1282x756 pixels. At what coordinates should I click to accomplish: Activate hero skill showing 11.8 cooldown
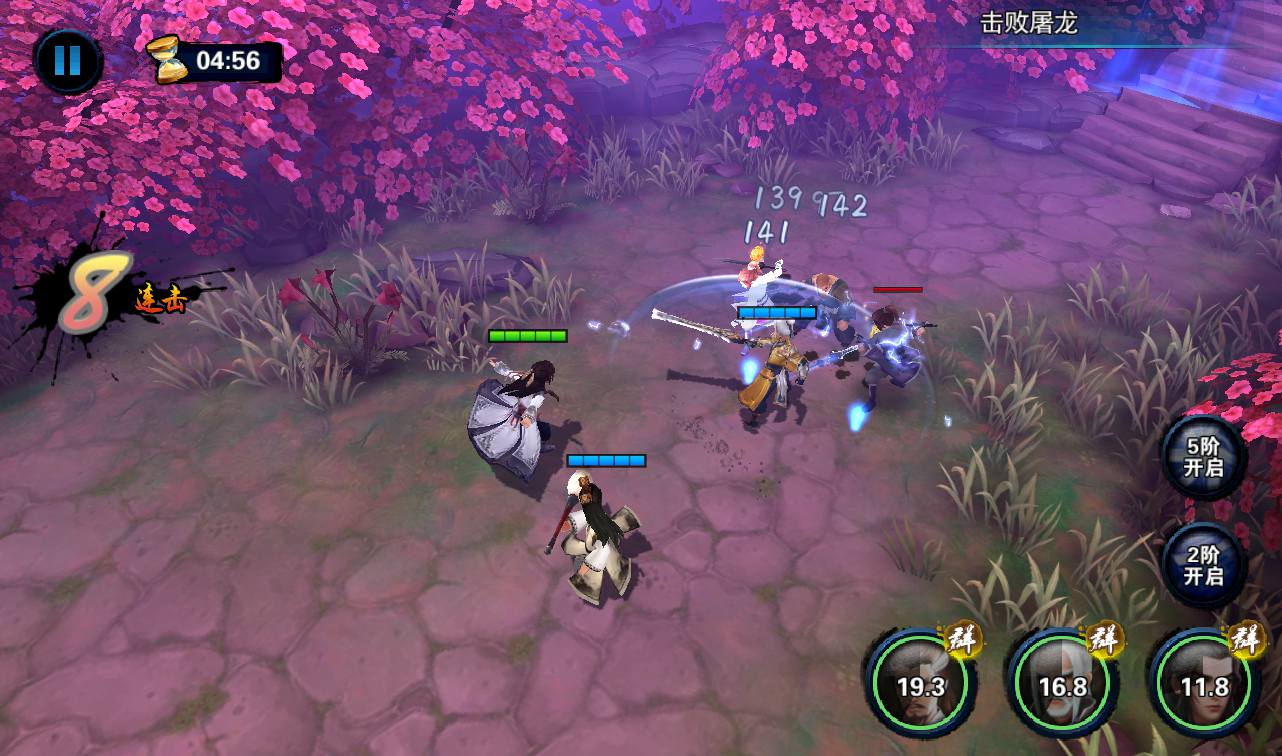coord(1204,685)
